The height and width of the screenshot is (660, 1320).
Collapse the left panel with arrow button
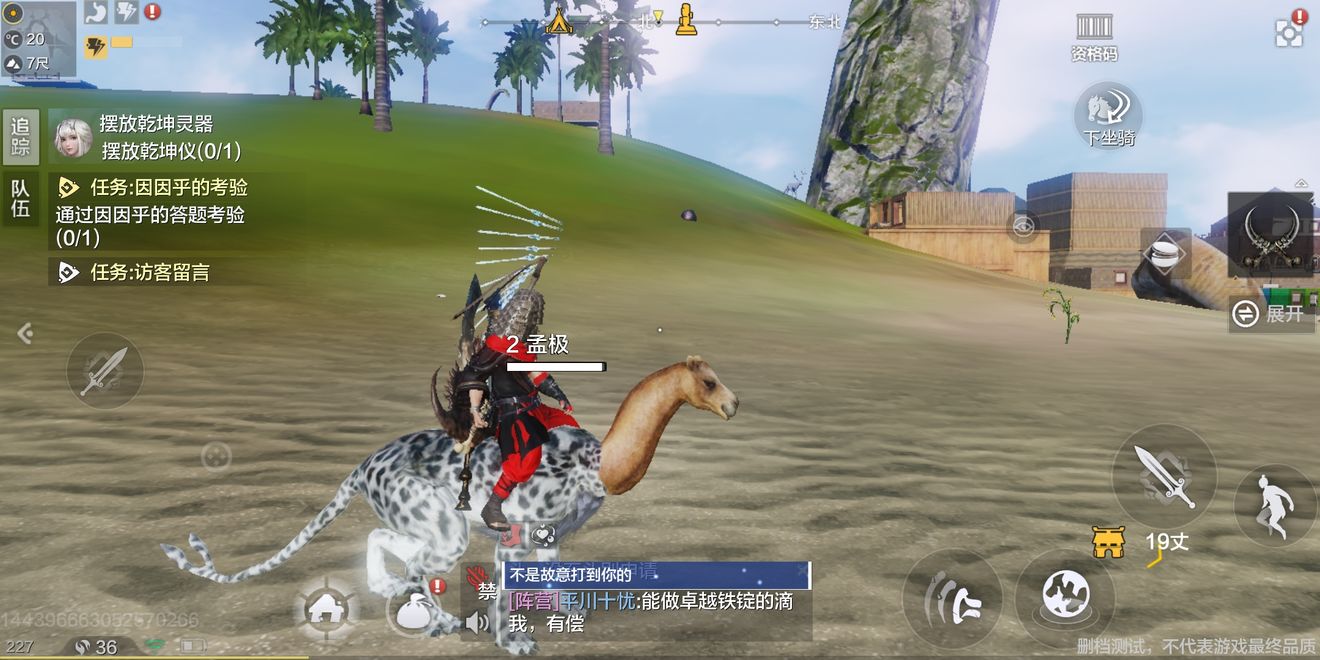25,333
